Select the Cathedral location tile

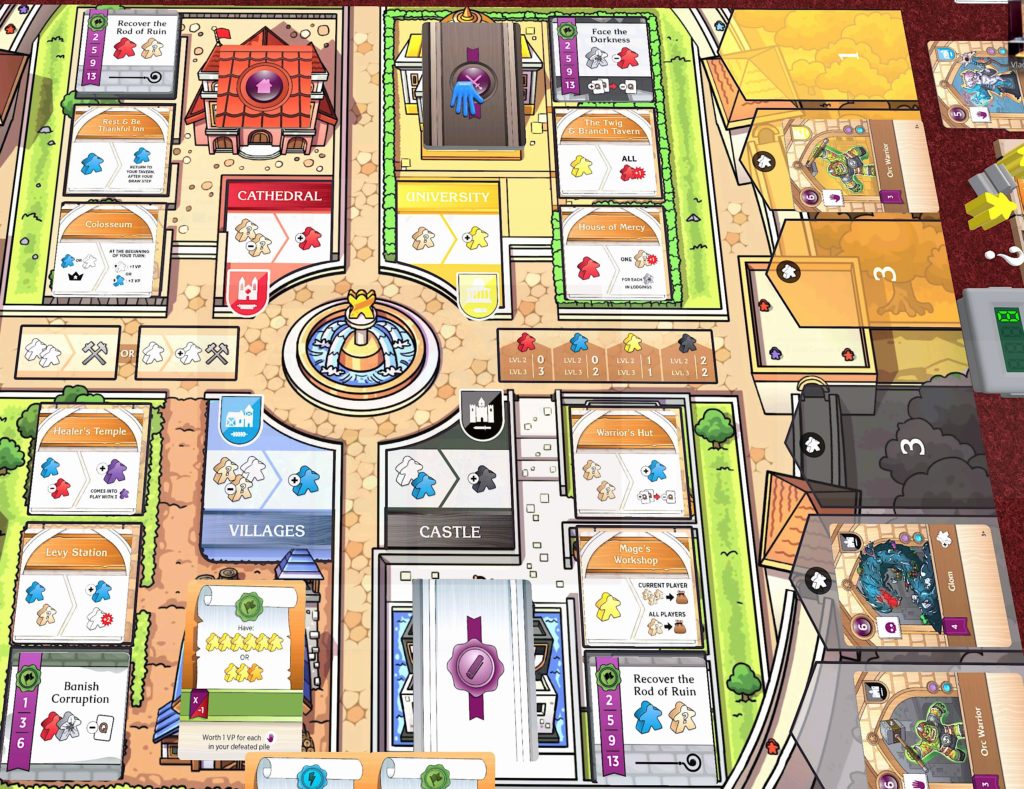click(278, 231)
